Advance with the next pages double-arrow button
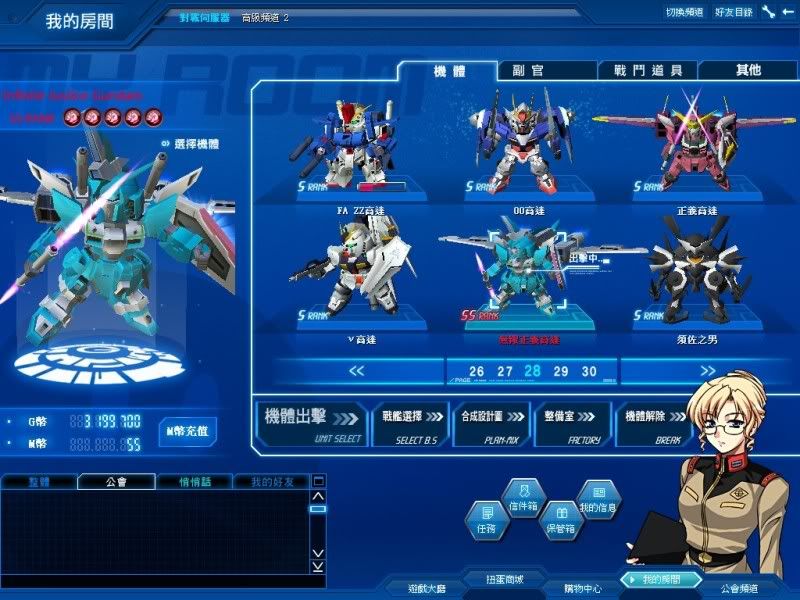 click(x=707, y=372)
